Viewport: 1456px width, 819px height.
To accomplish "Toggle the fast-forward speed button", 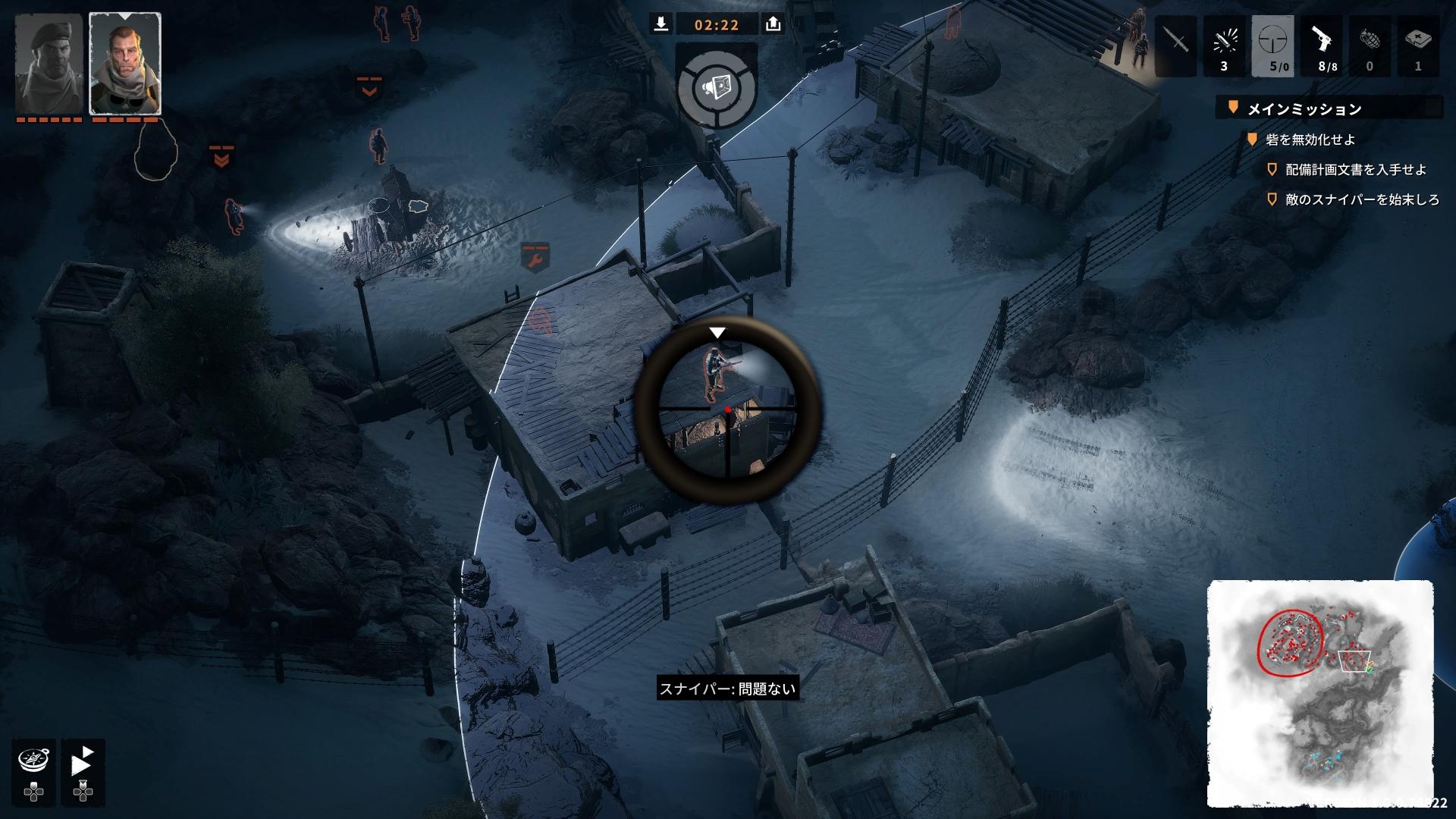I will point(83,761).
